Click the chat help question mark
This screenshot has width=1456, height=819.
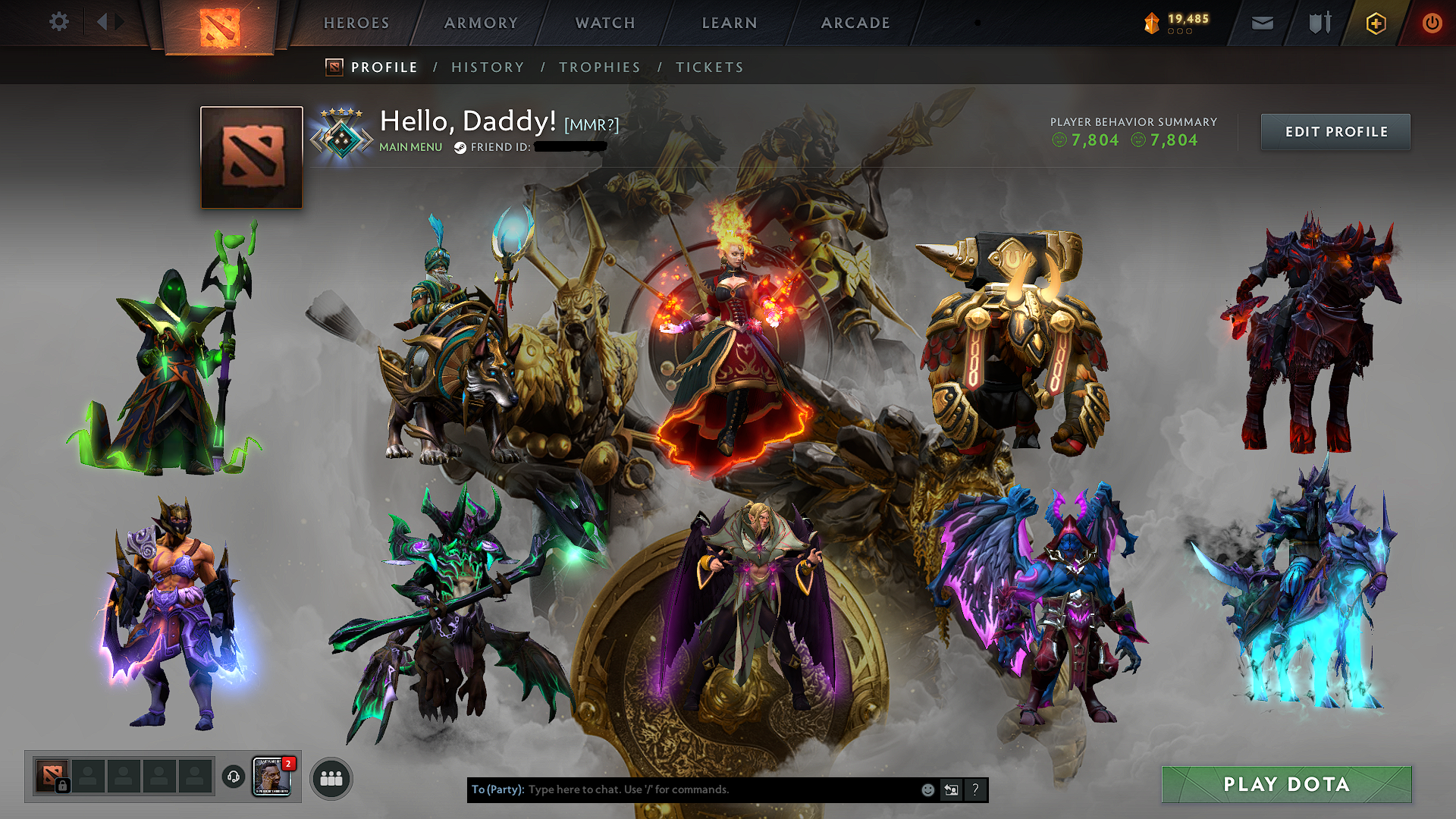(975, 789)
